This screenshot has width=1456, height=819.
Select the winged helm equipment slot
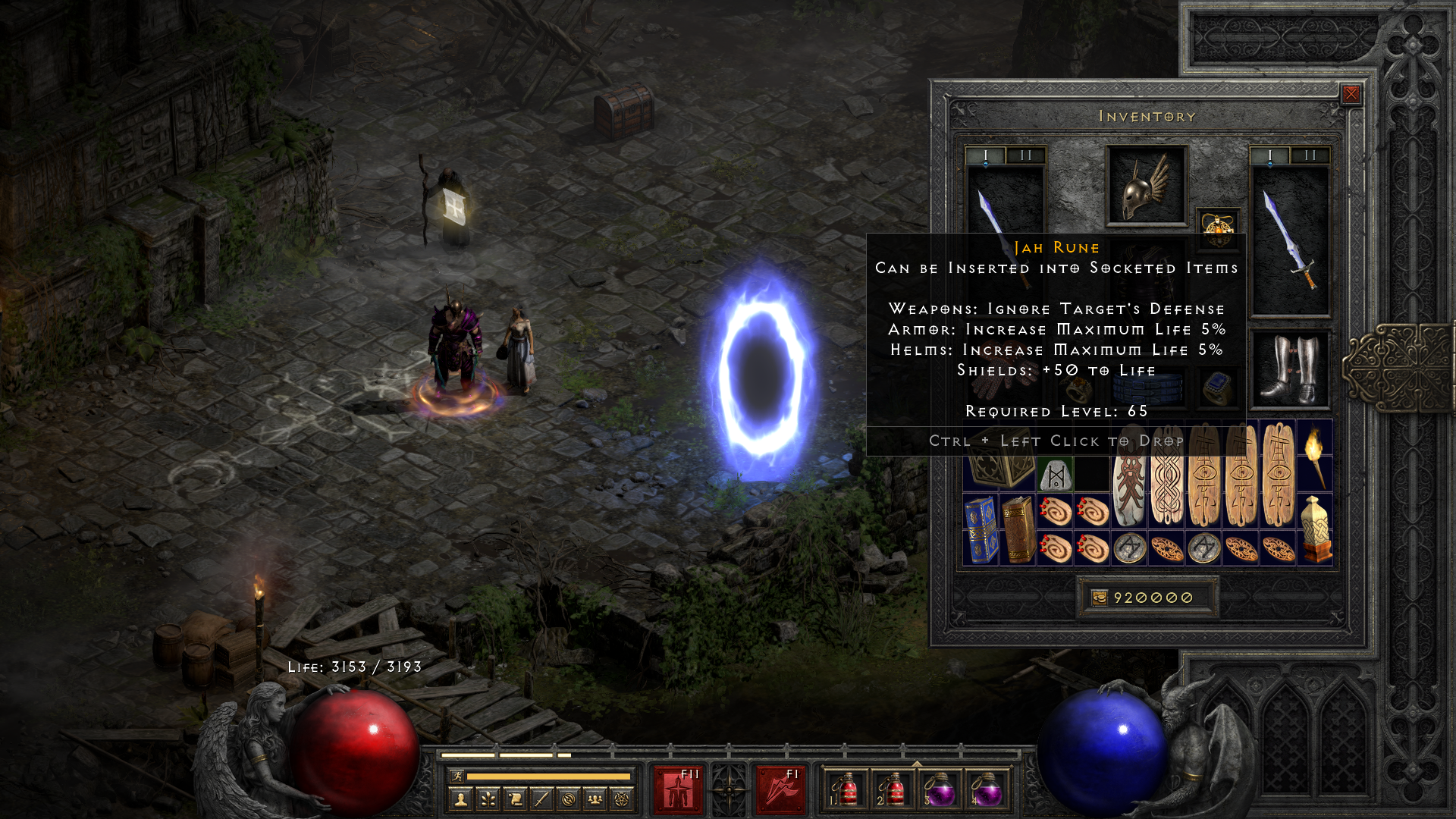pyautogui.click(x=1146, y=186)
